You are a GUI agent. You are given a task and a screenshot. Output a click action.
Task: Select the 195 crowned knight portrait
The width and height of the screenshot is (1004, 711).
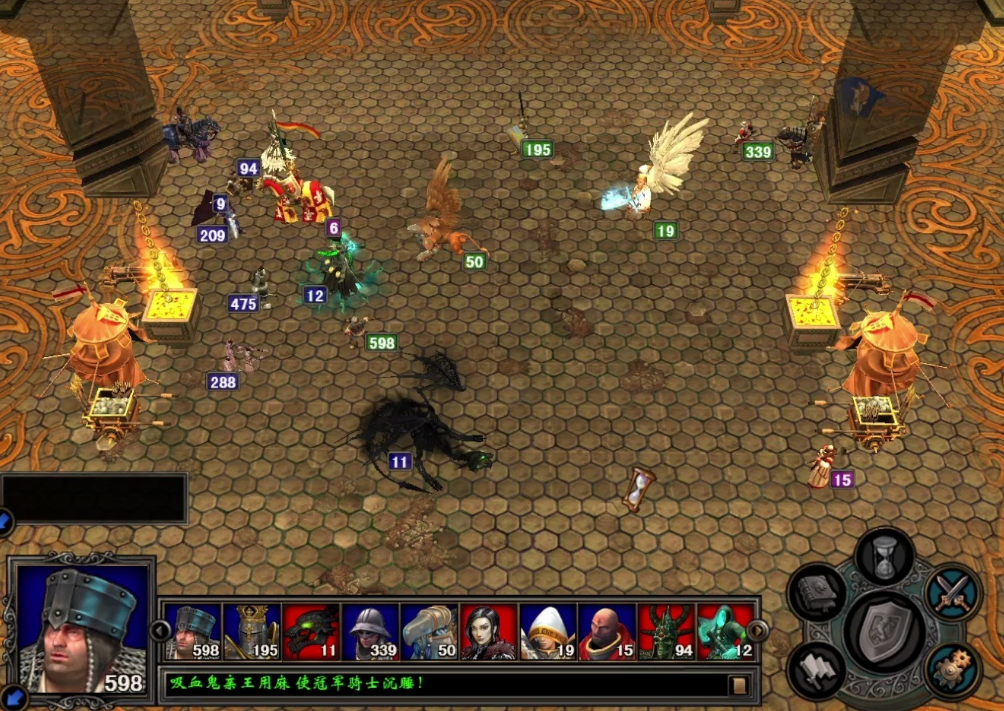coord(251,632)
